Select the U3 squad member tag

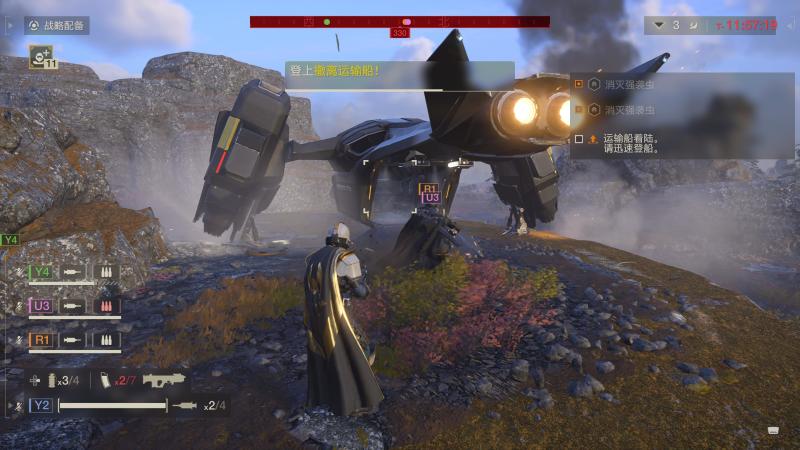tap(42, 306)
